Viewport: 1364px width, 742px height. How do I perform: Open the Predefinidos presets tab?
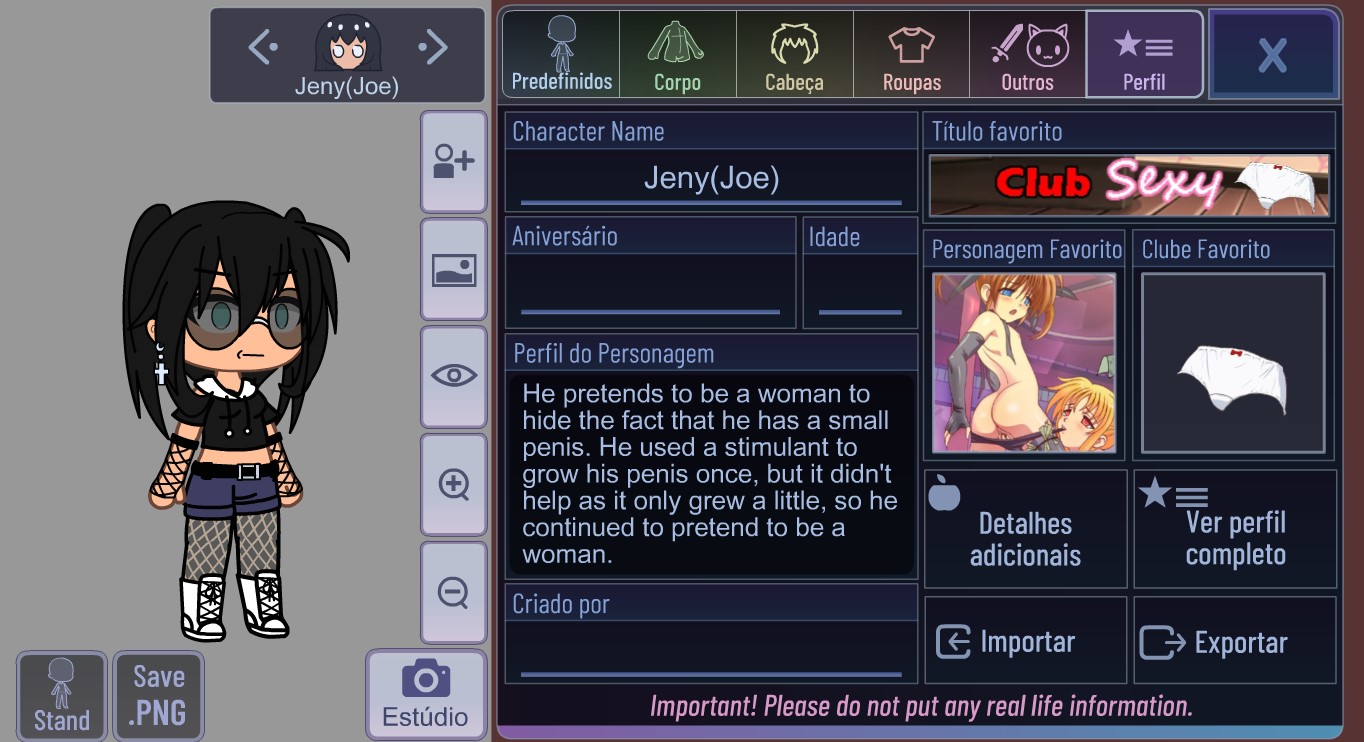pos(559,54)
